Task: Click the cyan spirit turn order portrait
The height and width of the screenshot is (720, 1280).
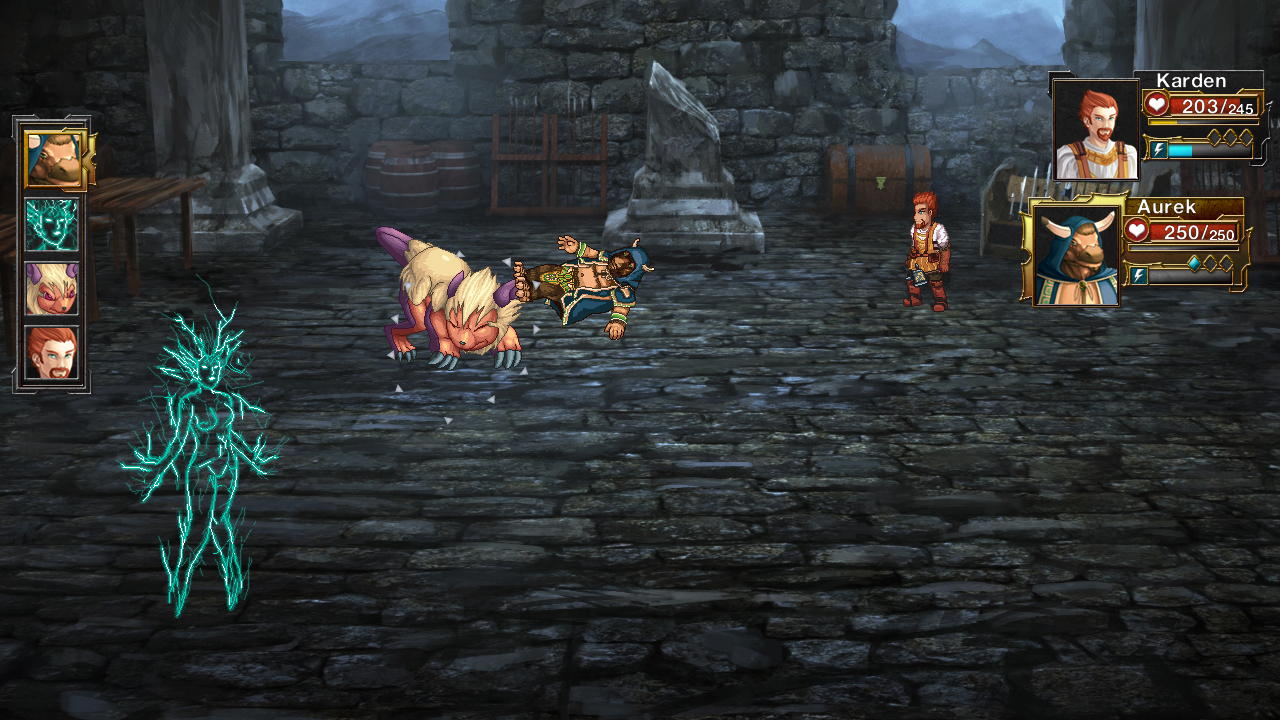Action: click(51, 224)
